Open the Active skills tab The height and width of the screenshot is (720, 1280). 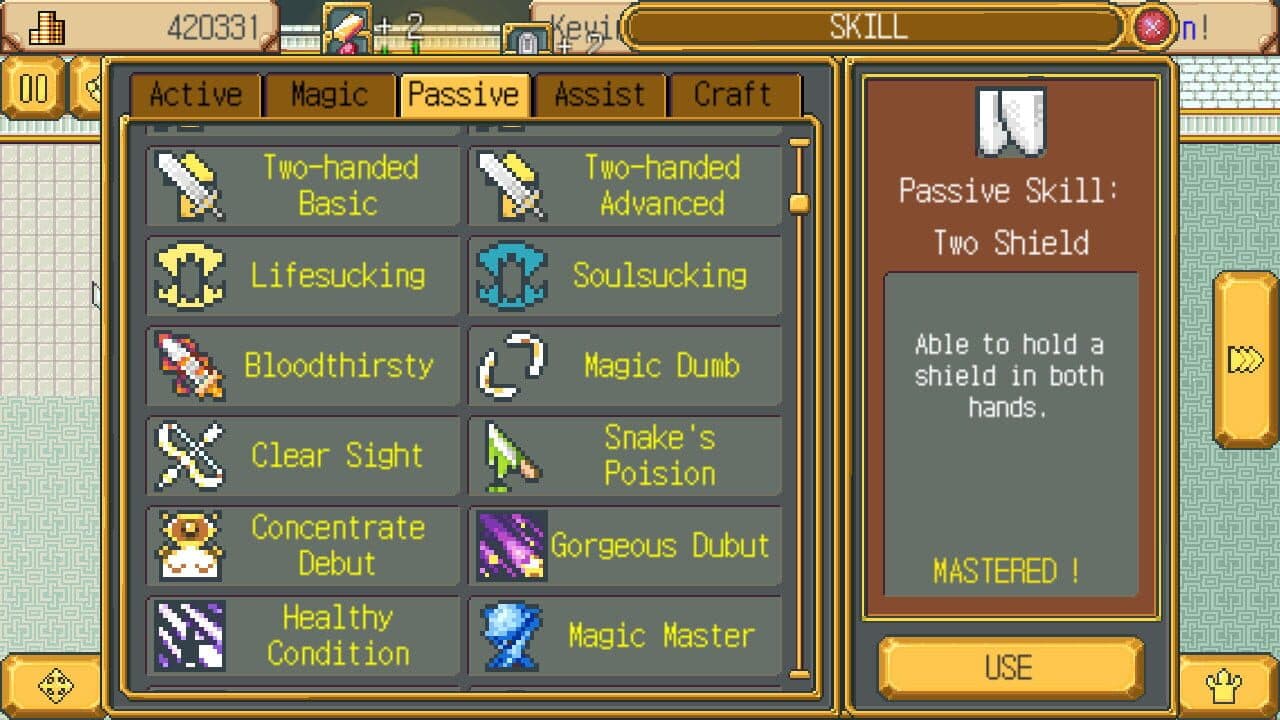point(196,93)
